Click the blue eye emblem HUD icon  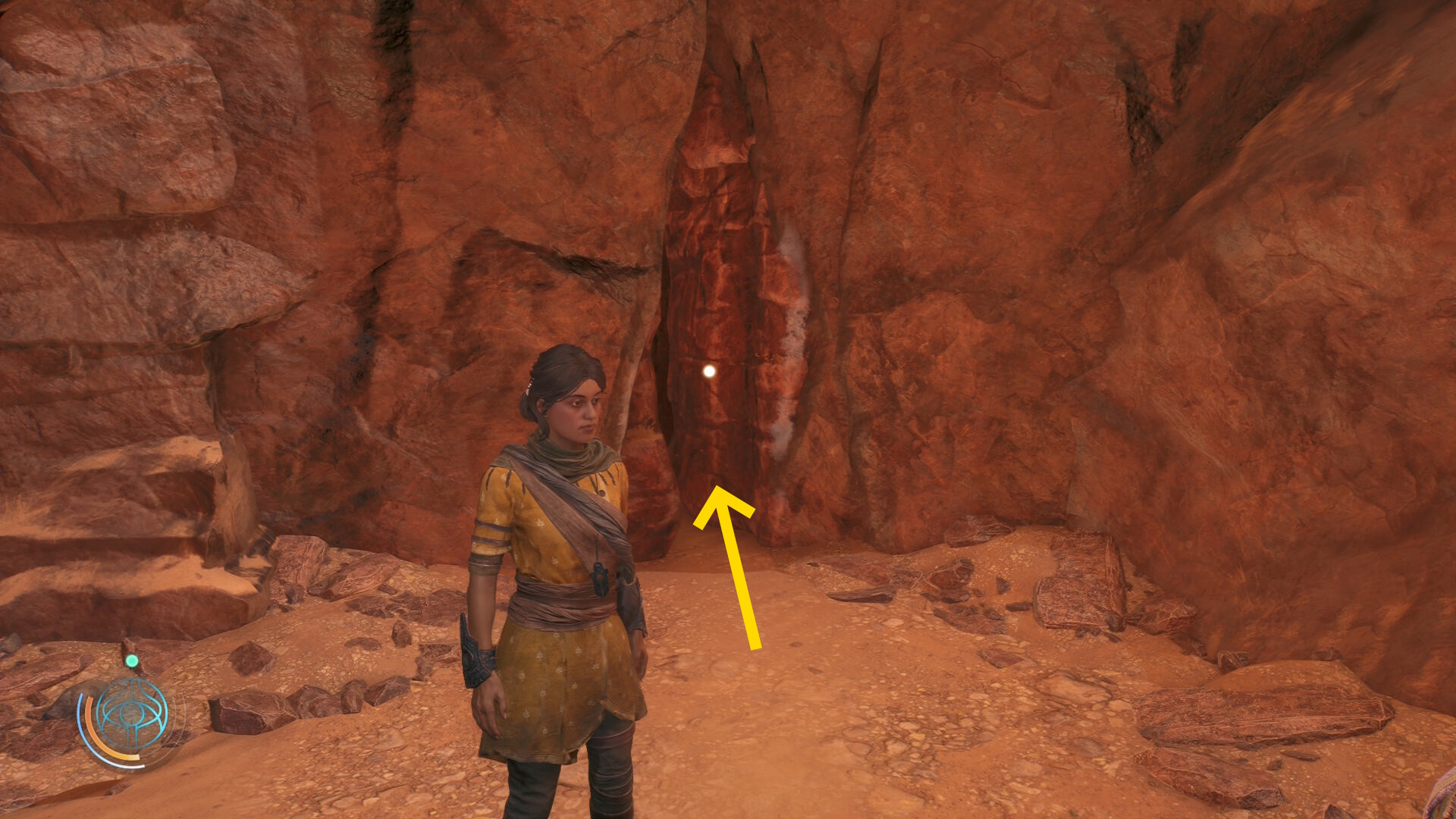click(x=133, y=715)
